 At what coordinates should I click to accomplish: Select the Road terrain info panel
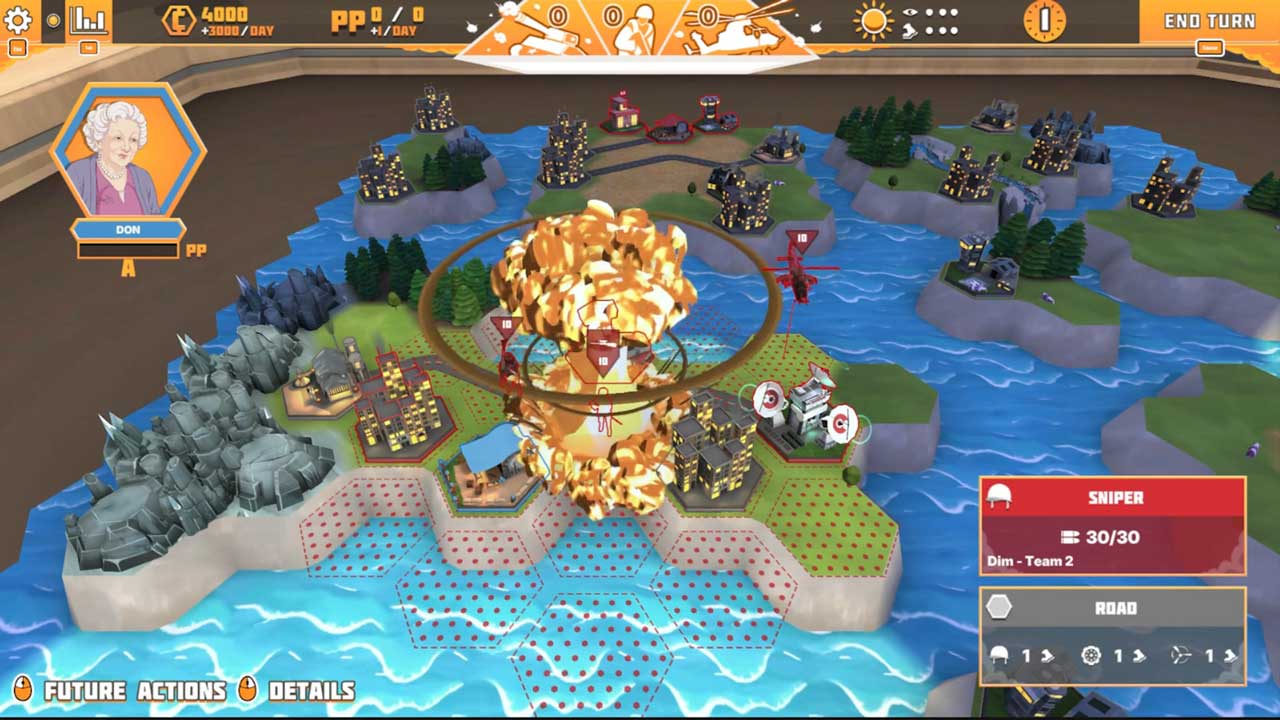click(1113, 636)
